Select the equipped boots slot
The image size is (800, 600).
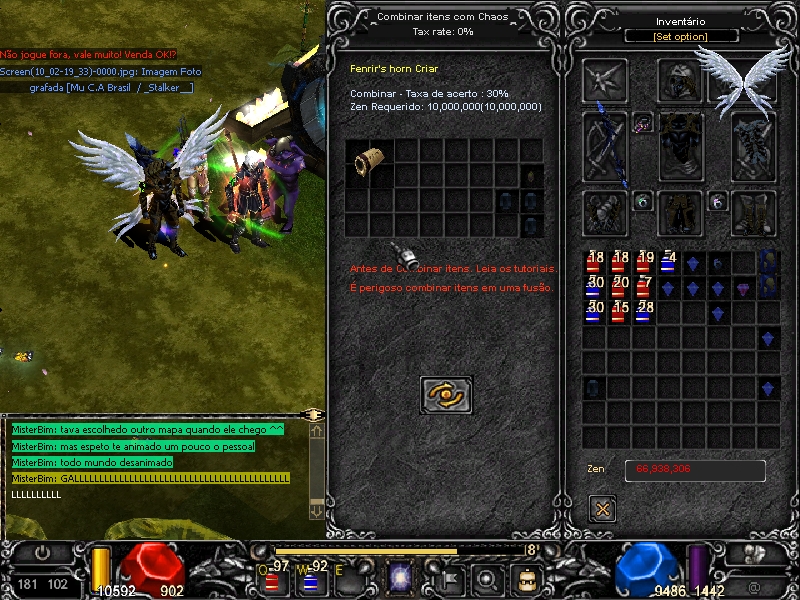tap(755, 213)
